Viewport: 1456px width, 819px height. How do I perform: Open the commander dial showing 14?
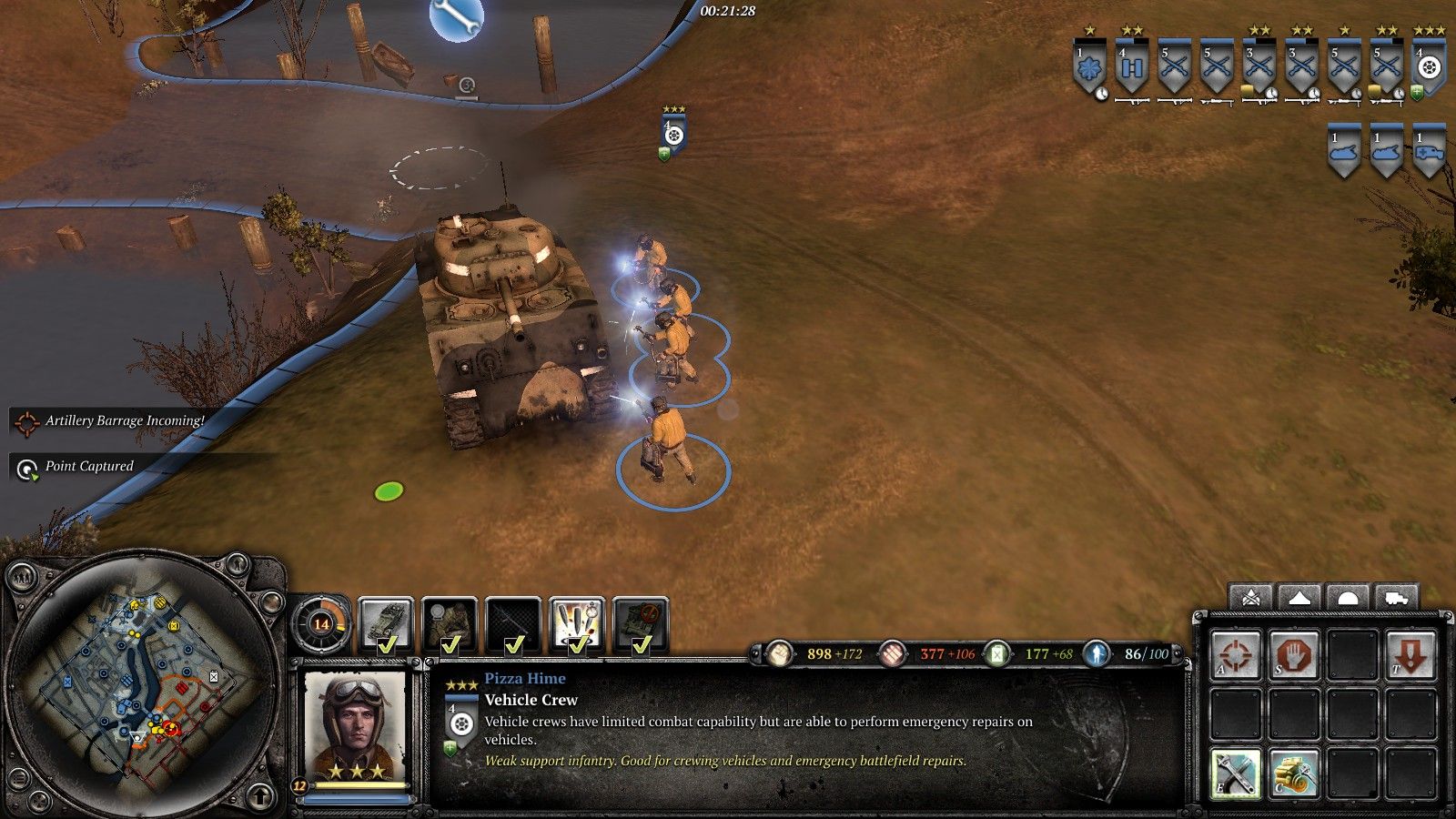pyautogui.click(x=321, y=624)
